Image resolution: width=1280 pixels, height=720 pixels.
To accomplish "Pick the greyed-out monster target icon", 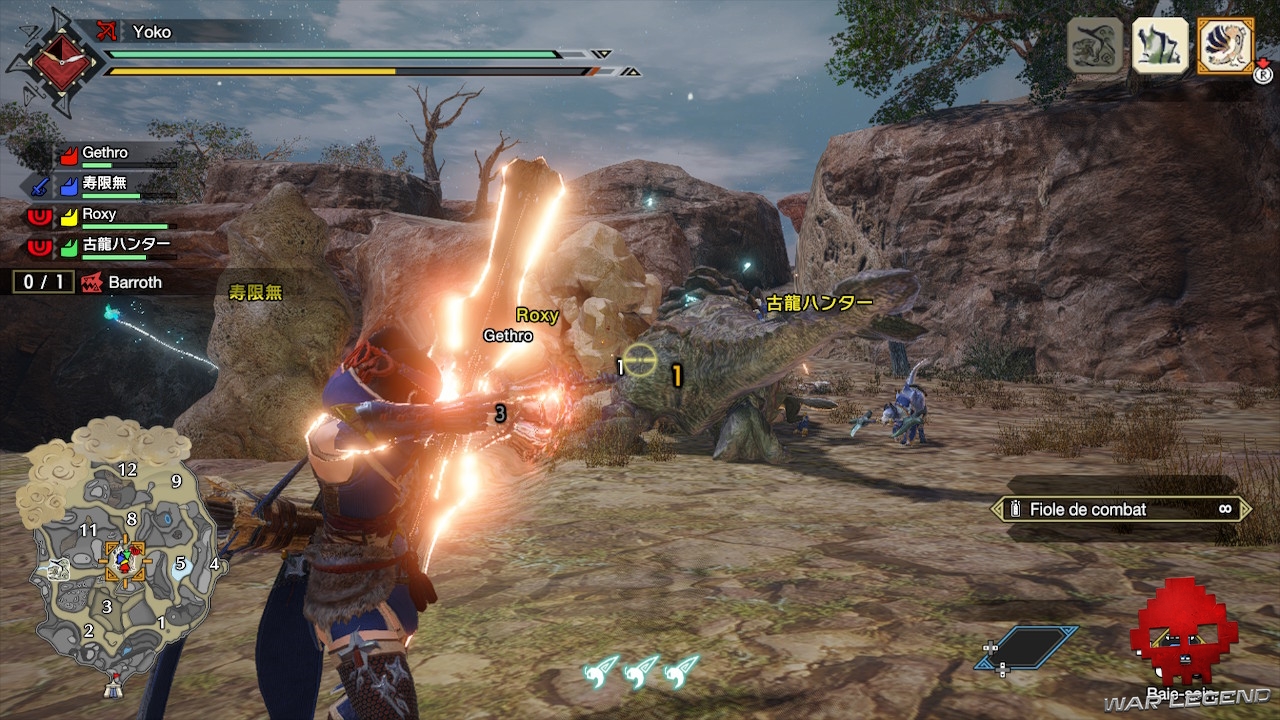I will tap(1095, 45).
